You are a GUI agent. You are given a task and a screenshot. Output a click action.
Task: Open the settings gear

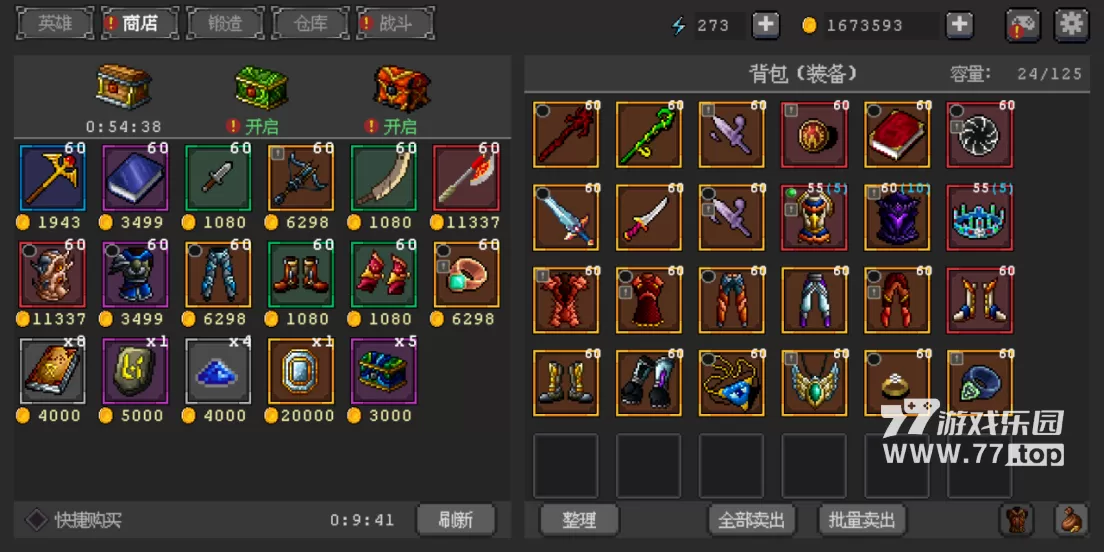pos(1072,25)
